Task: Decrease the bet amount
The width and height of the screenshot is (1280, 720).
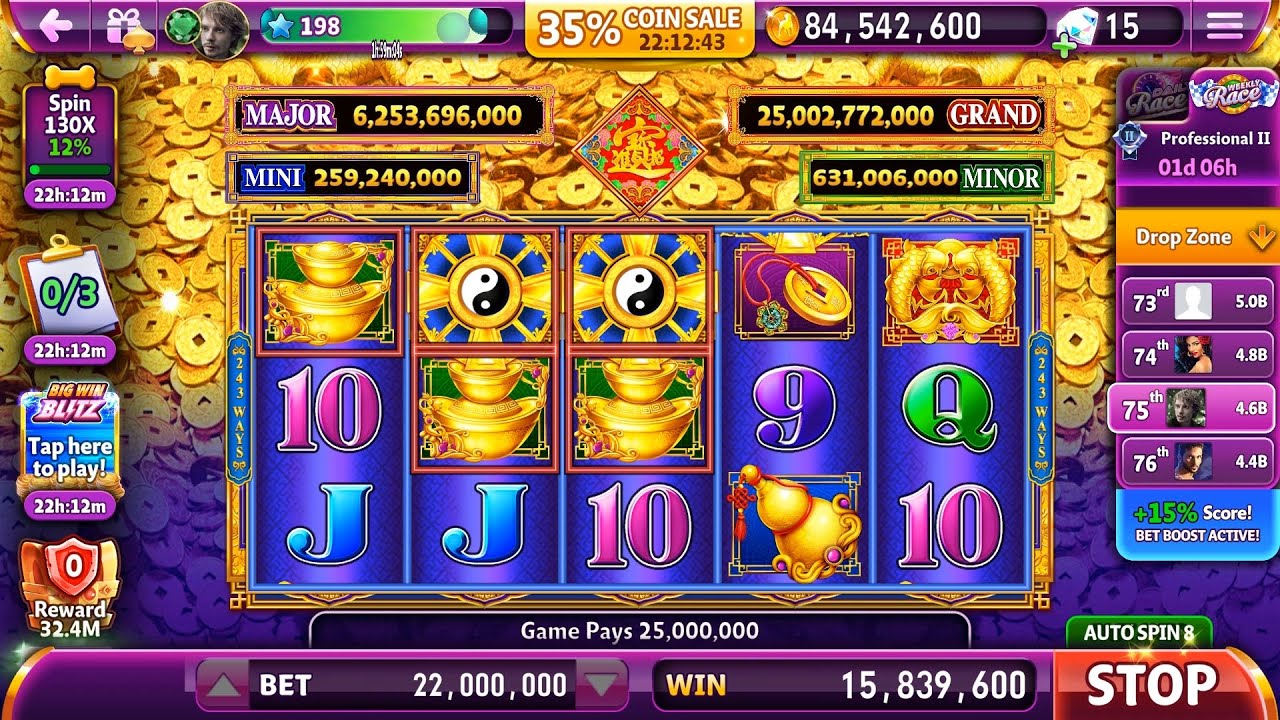Action: (x=601, y=685)
